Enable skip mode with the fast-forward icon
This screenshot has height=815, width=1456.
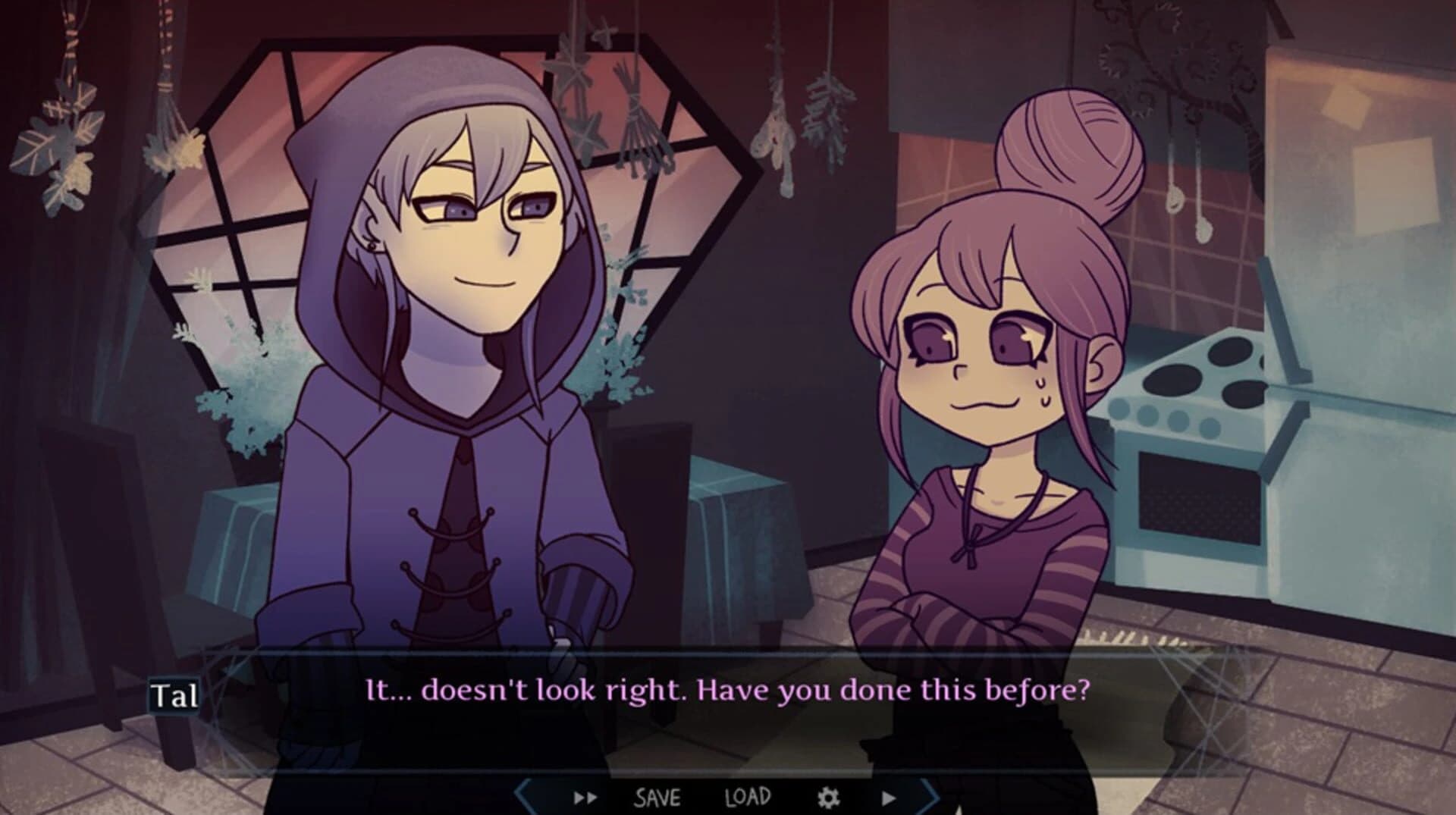(584, 797)
